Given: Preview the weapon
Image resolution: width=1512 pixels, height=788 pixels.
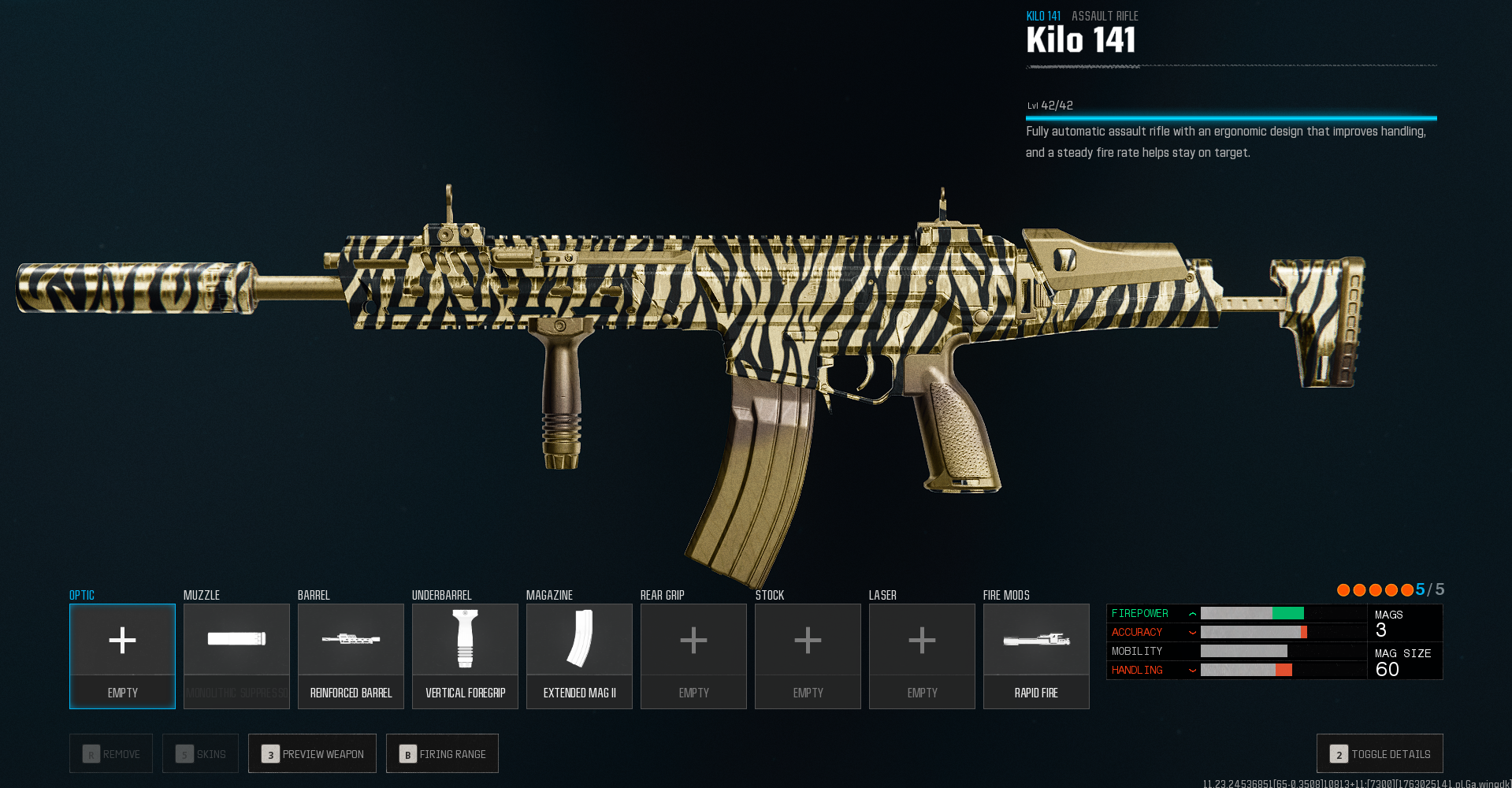Looking at the screenshot, I should click(312, 753).
